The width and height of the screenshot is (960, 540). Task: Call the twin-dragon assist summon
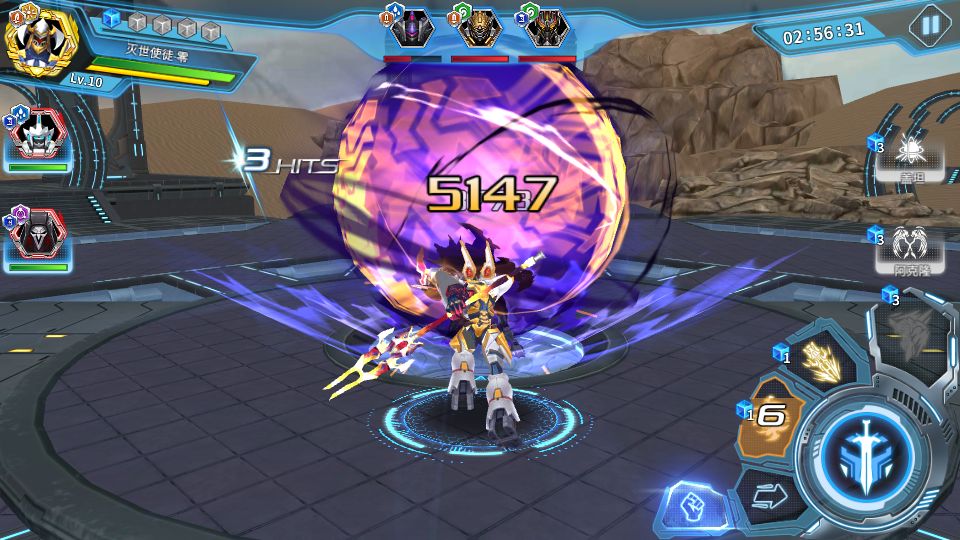coord(909,243)
